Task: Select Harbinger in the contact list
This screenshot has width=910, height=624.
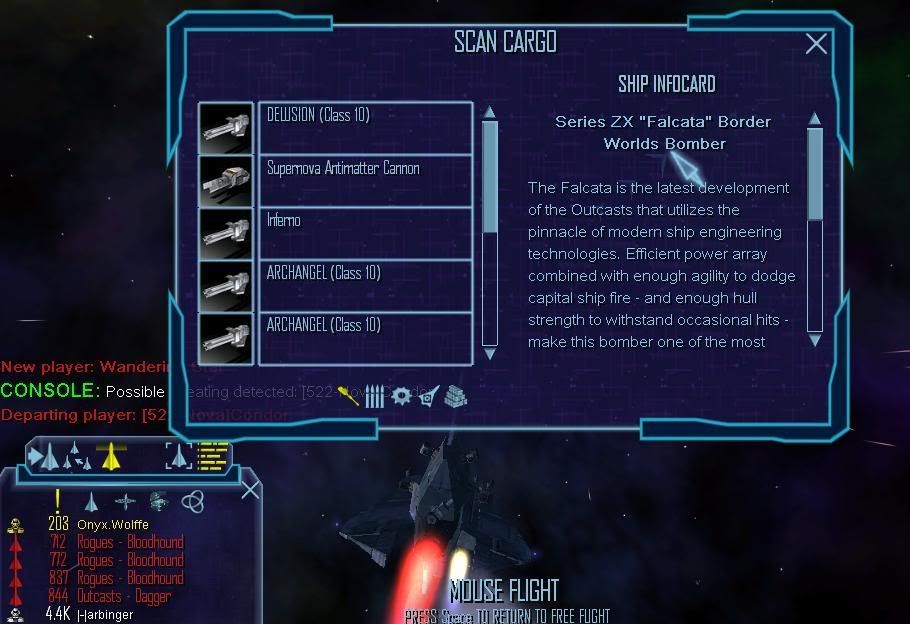Action: (104, 614)
